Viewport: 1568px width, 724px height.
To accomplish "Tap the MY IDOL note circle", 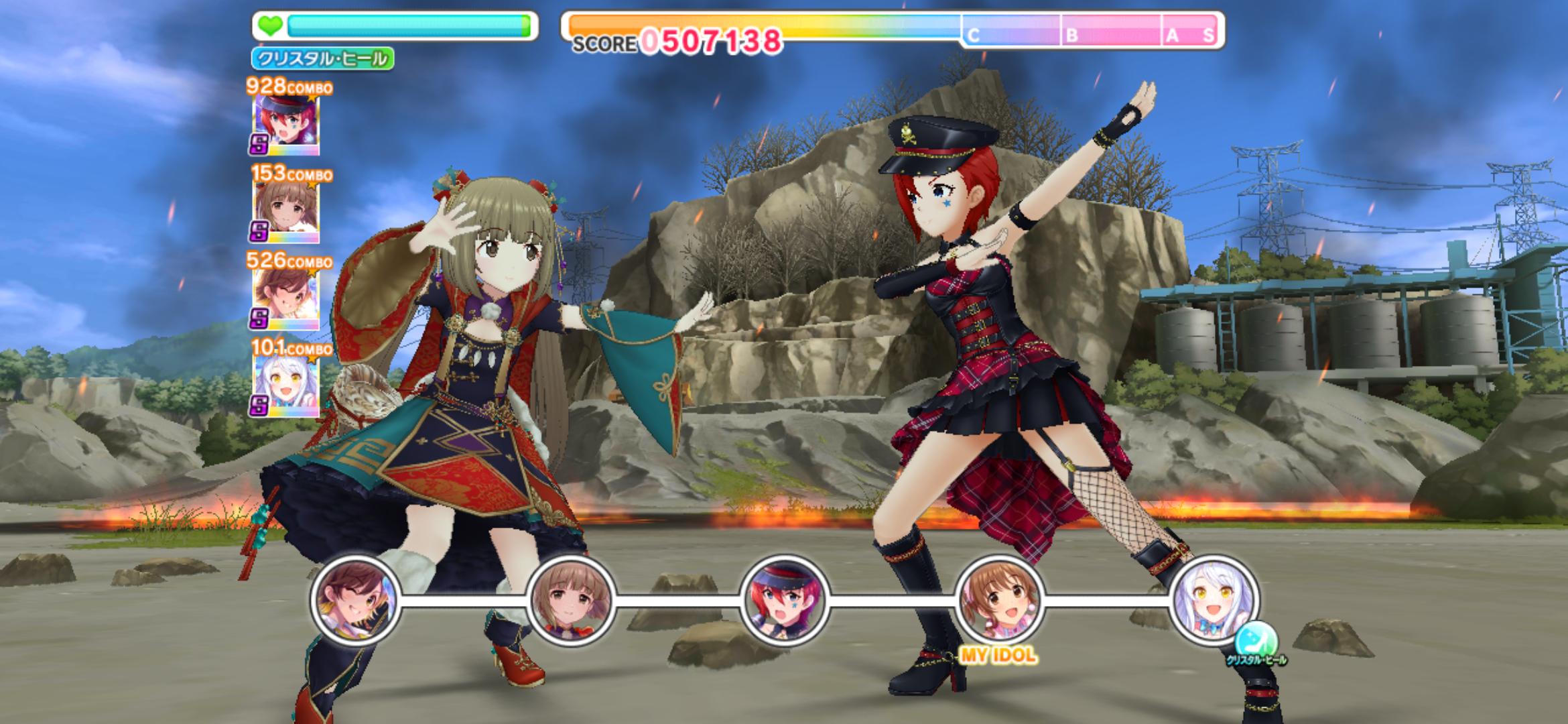I will (x=999, y=600).
